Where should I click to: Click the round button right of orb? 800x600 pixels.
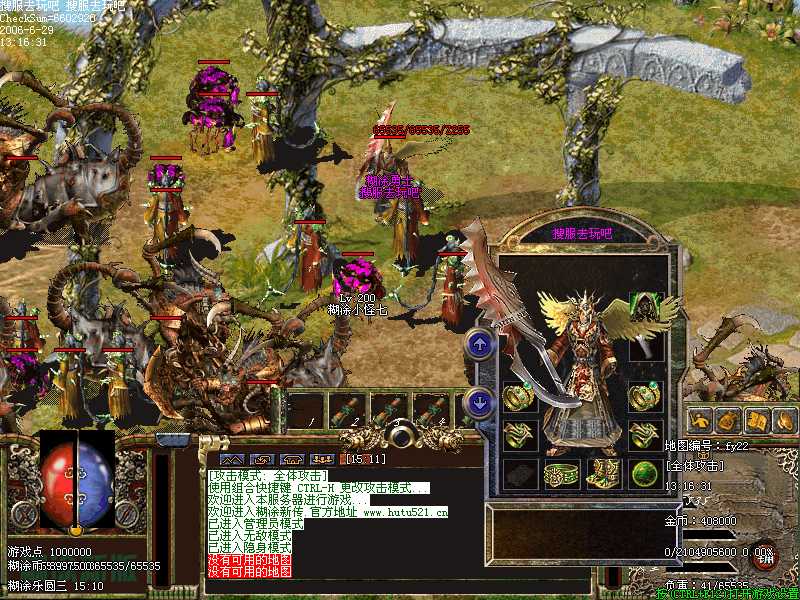pos(128,514)
